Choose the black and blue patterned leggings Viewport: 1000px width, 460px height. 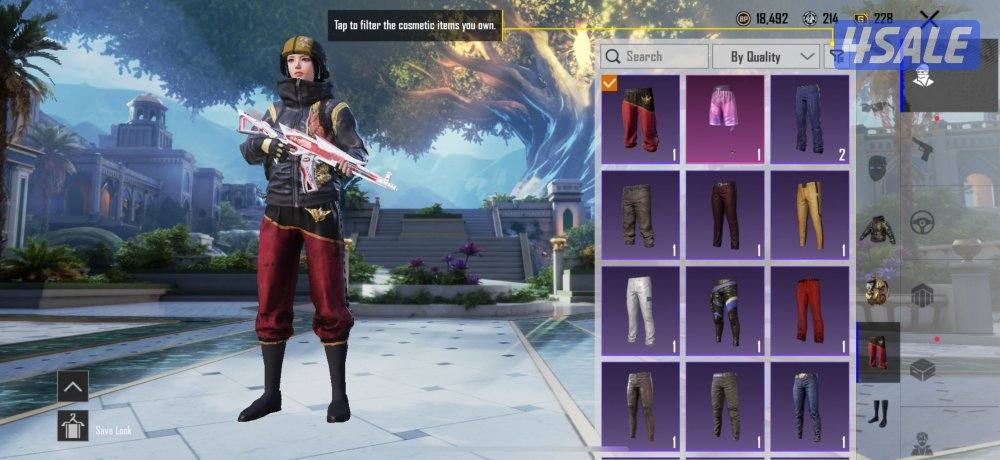(x=725, y=309)
